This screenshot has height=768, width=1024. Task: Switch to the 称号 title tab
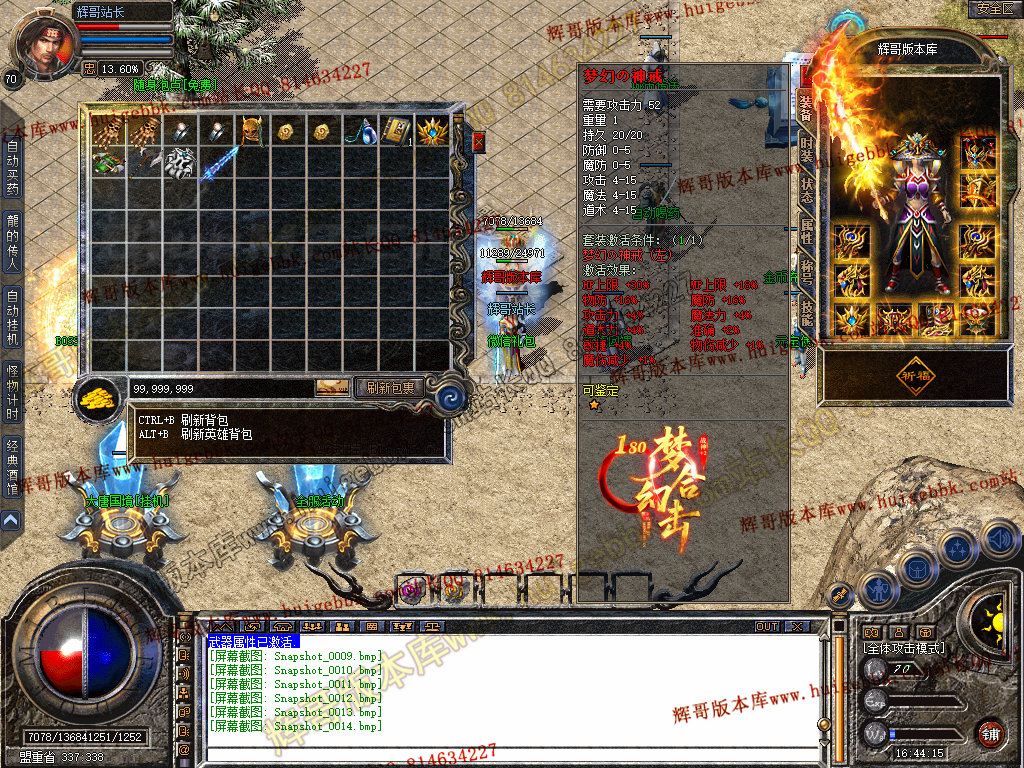point(806,272)
